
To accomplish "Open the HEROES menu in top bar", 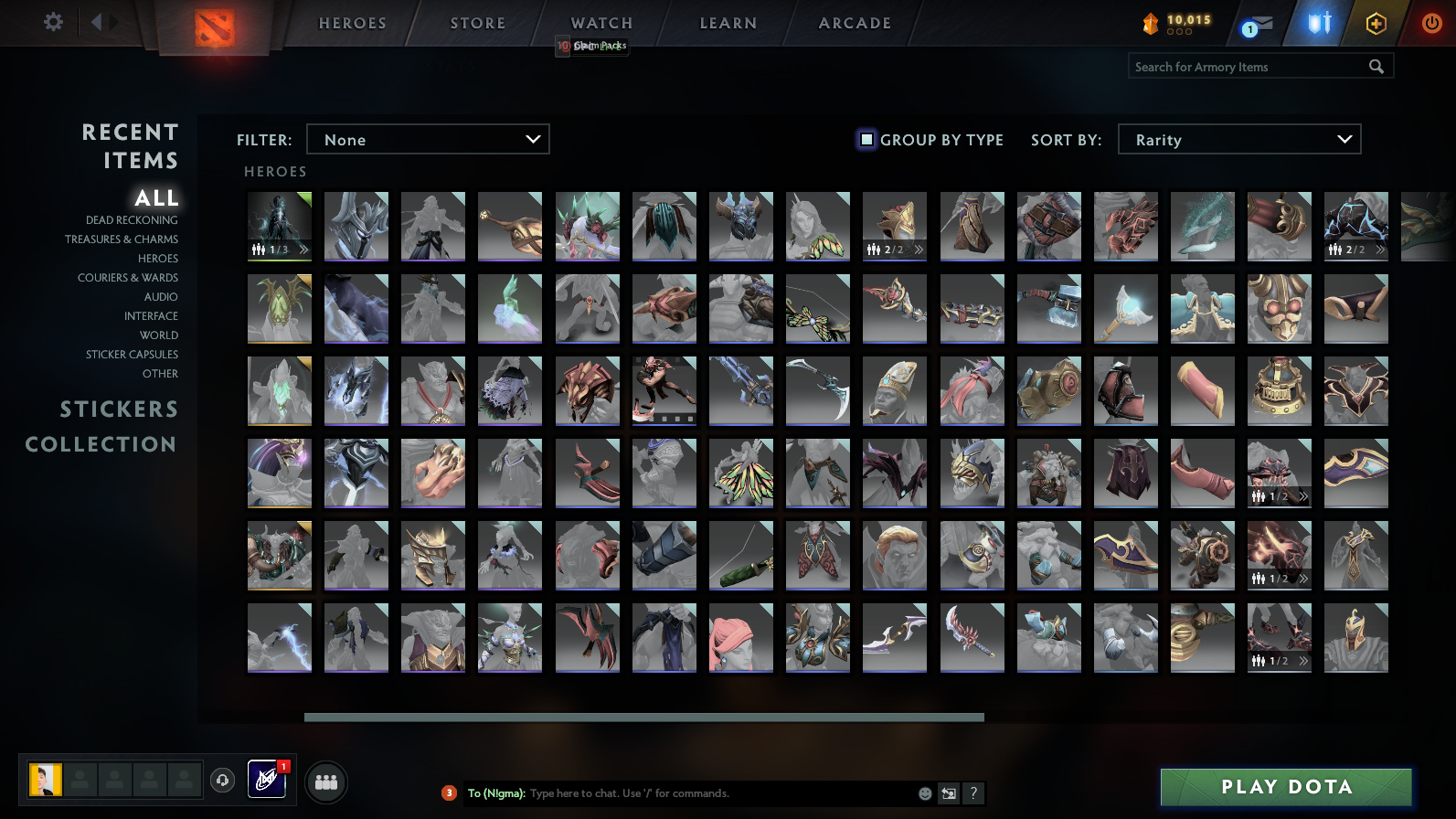I will click(351, 23).
